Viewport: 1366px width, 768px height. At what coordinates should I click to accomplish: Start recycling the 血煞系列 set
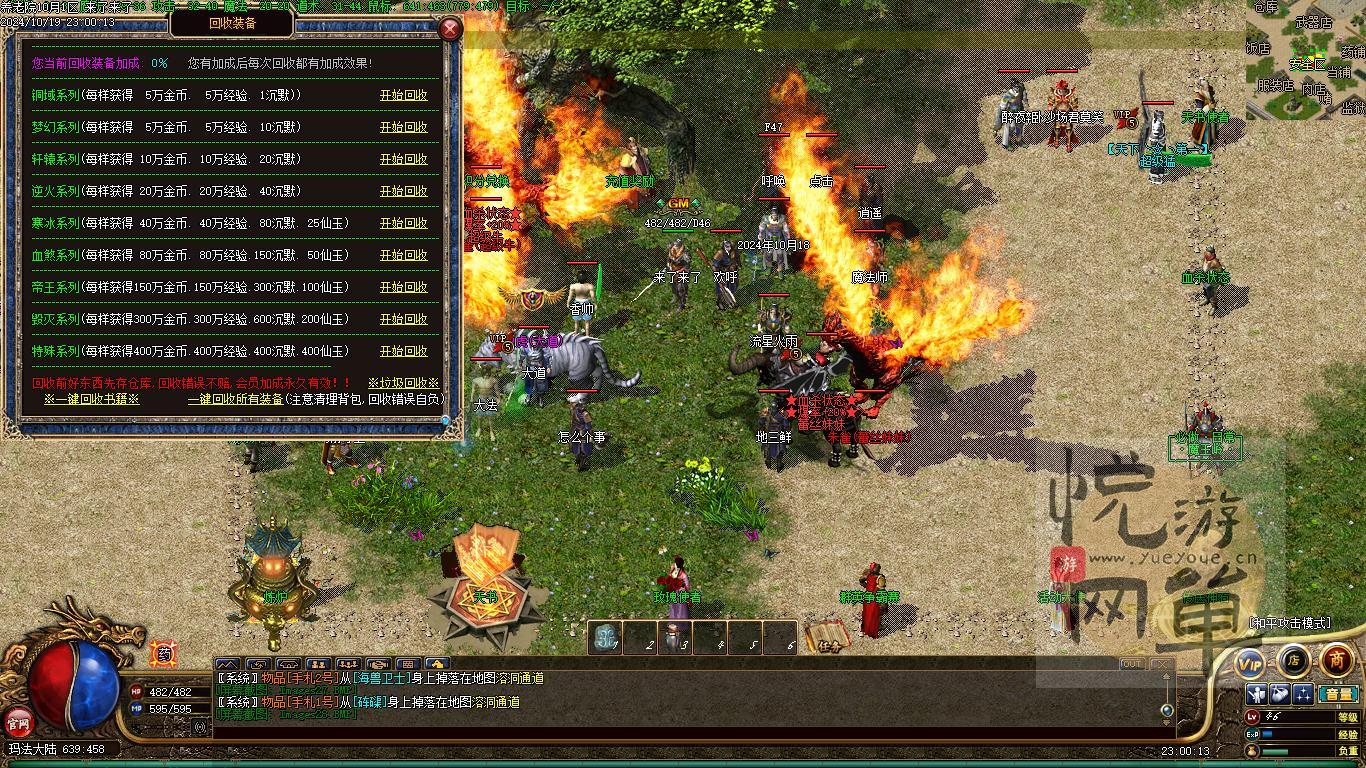[403, 255]
